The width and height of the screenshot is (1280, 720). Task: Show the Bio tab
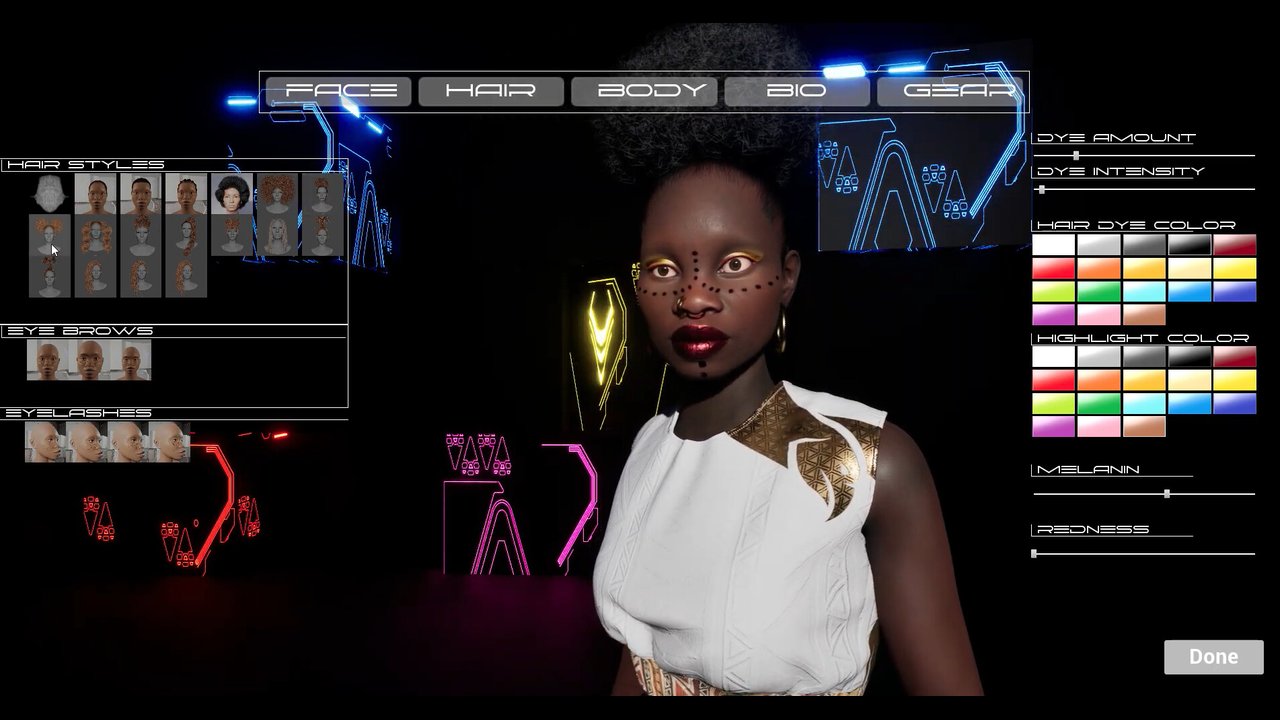point(797,91)
